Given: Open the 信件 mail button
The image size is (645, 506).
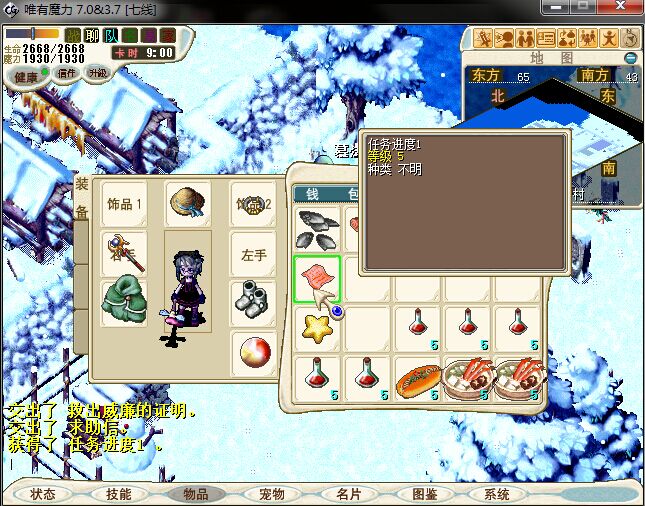Looking at the screenshot, I should (67, 73).
